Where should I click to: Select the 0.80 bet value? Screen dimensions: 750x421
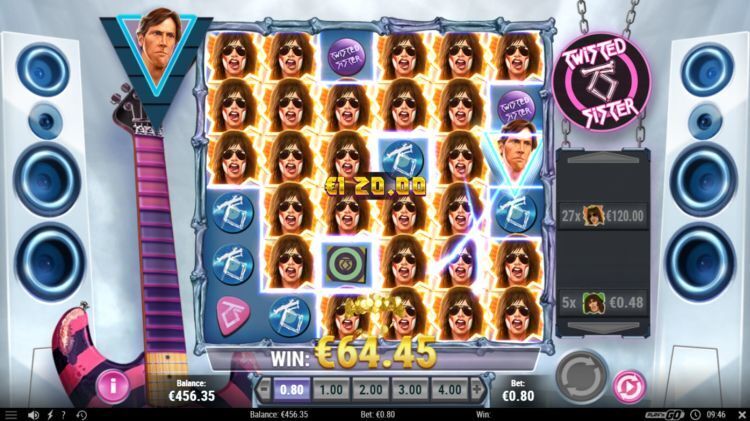290,387
